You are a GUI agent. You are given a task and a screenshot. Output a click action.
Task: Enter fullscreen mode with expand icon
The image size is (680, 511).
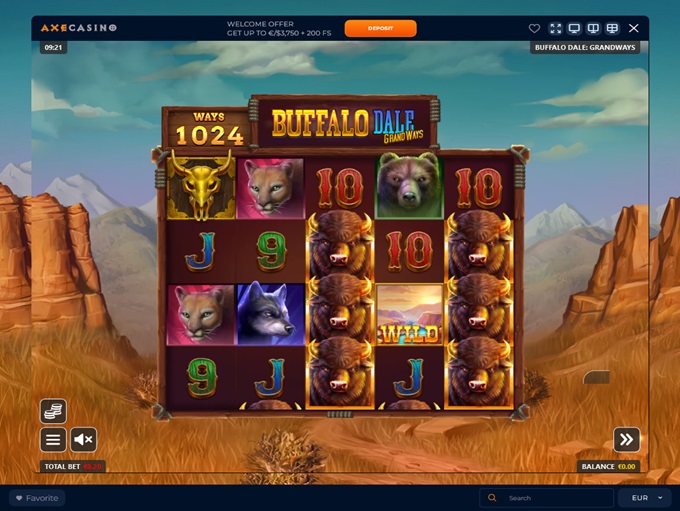click(555, 28)
